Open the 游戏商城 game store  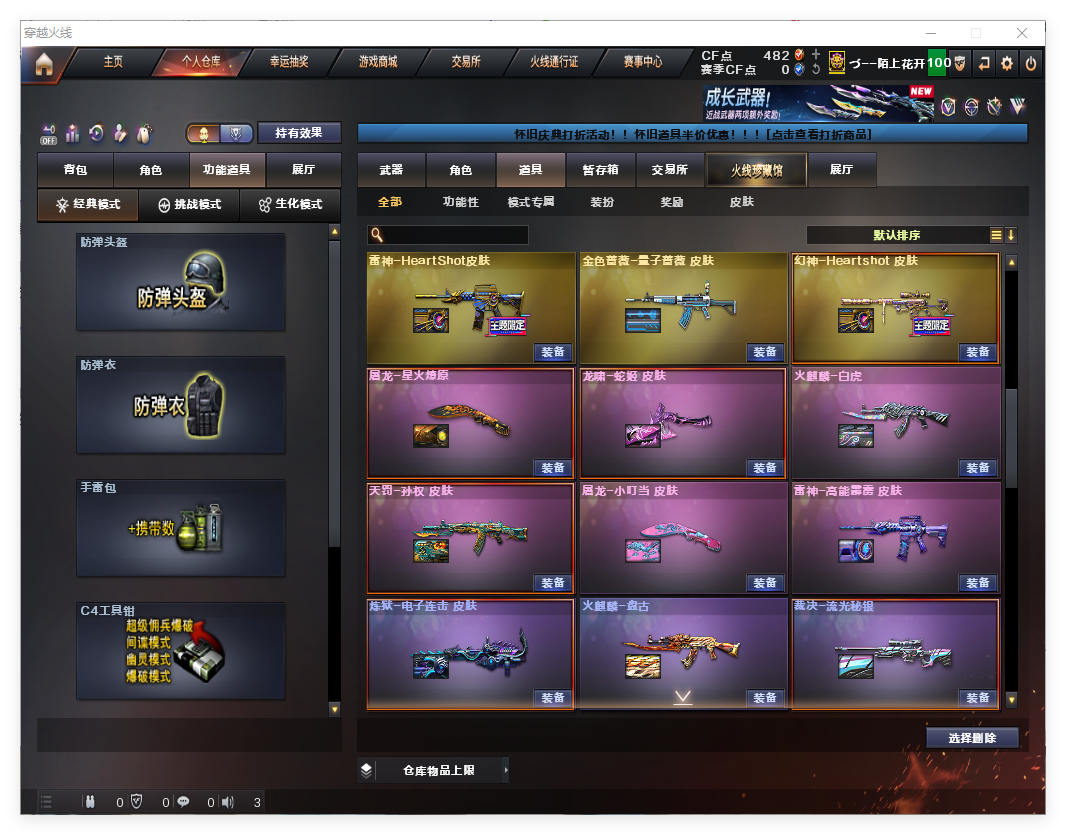pos(378,62)
